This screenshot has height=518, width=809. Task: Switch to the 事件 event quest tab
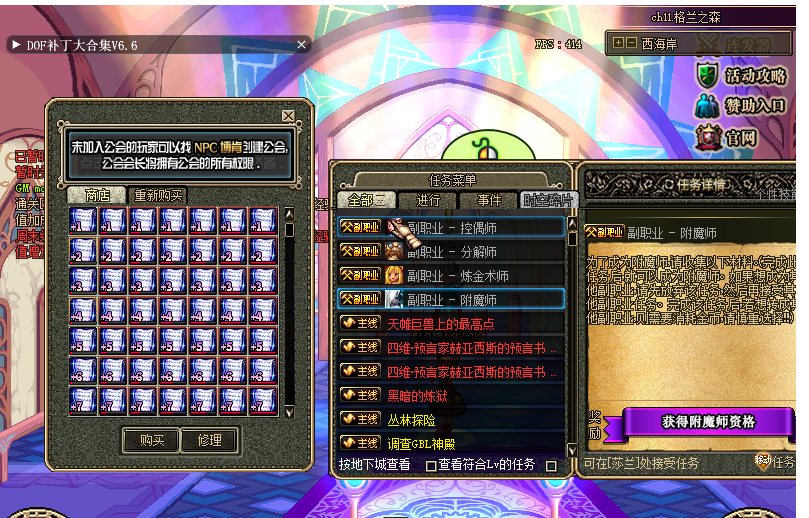pyautogui.click(x=489, y=200)
